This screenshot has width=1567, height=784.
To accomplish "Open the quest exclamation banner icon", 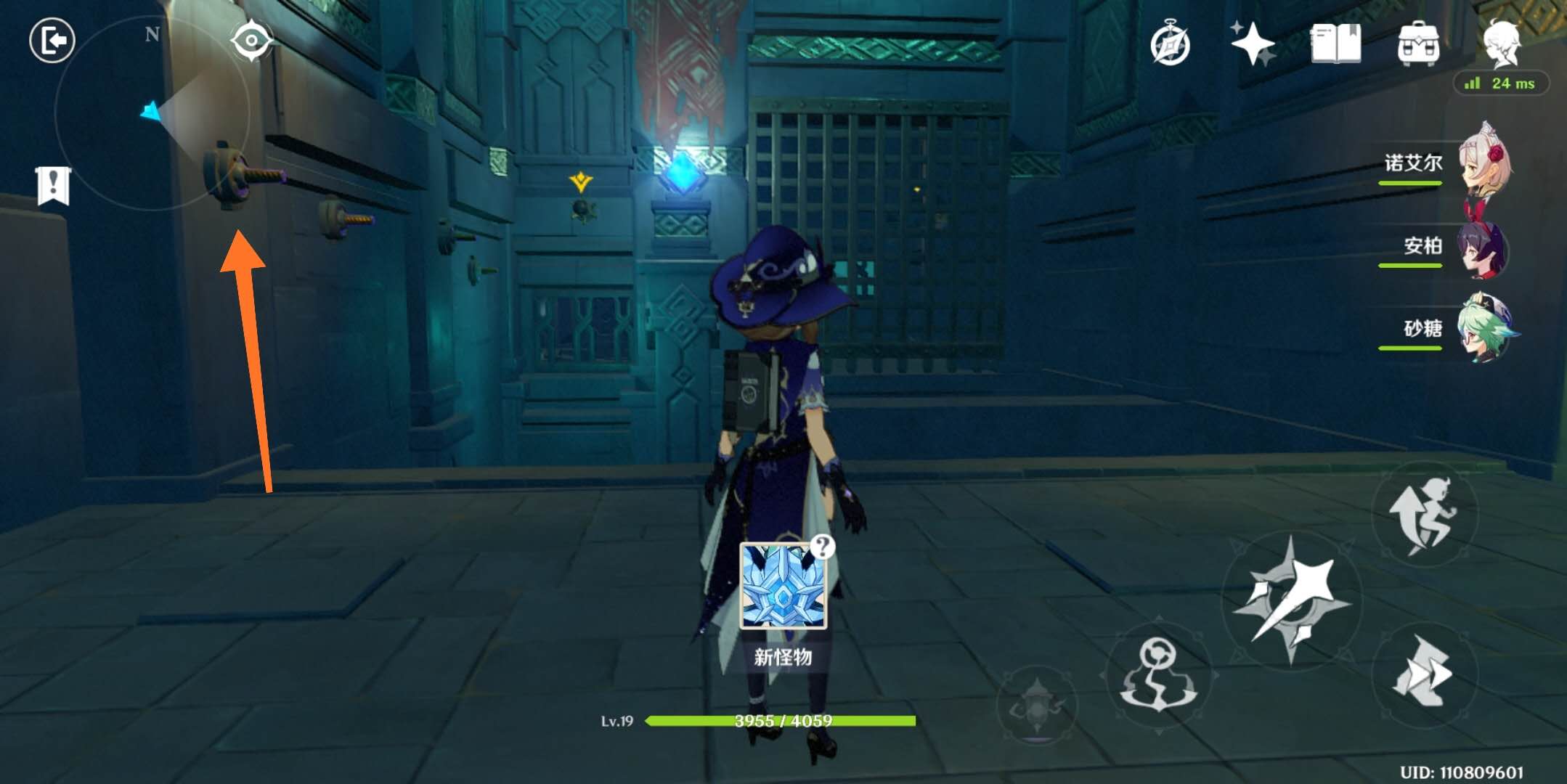I will pos(53,185).
